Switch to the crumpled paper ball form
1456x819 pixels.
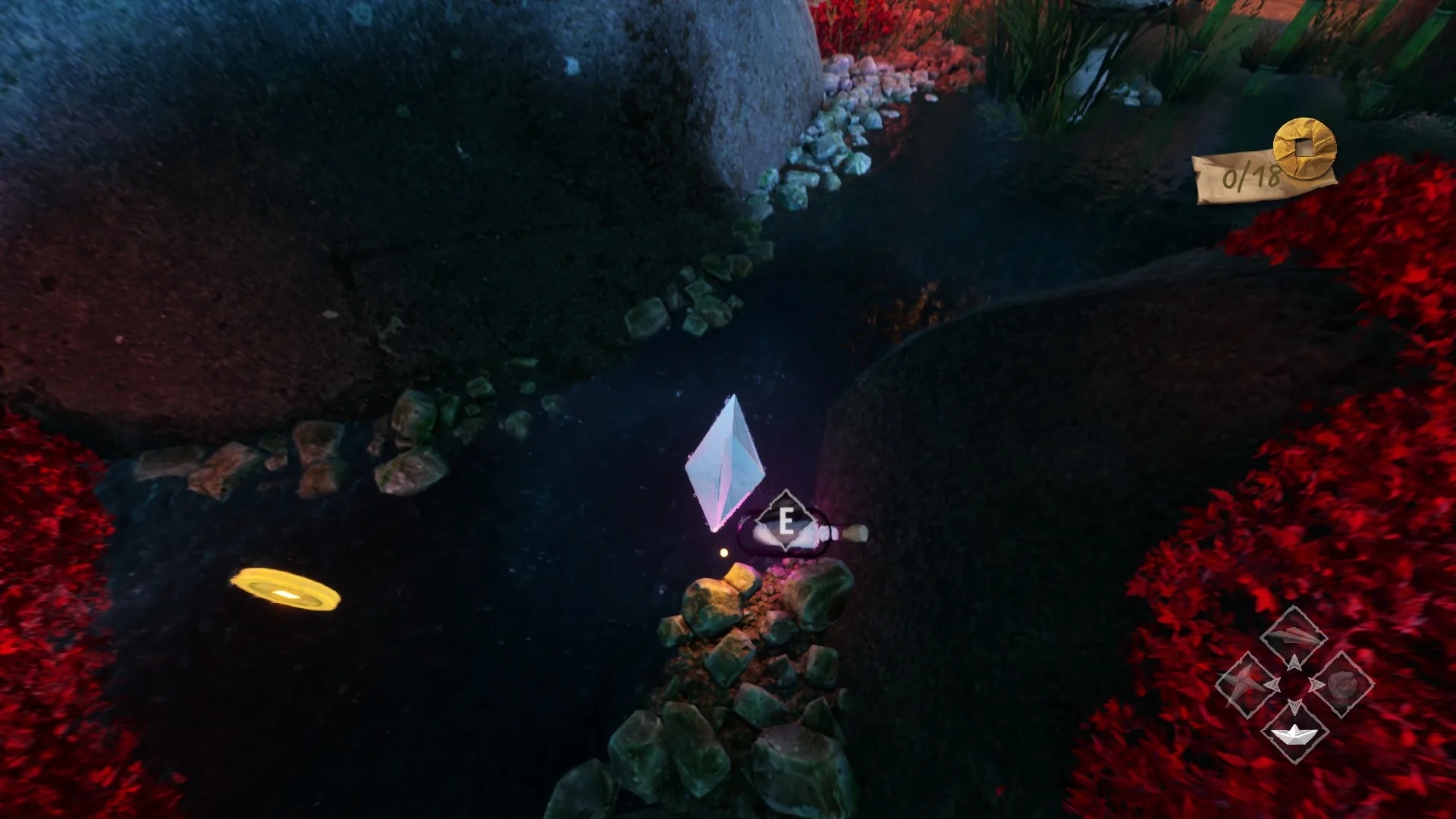(x=1343, y=684)
